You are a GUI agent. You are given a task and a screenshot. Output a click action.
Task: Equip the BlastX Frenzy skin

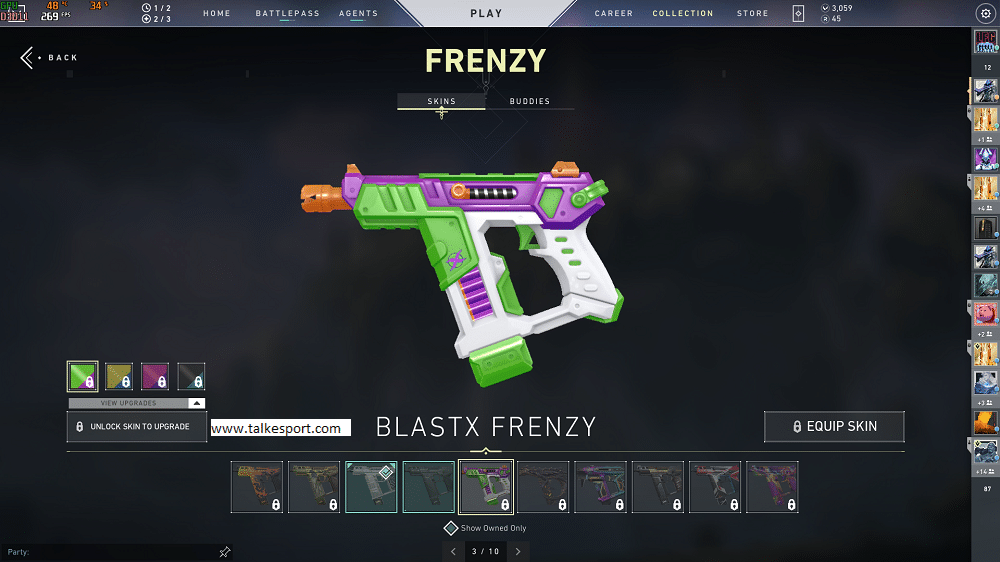pyautogui.click(x=834, y=426)
